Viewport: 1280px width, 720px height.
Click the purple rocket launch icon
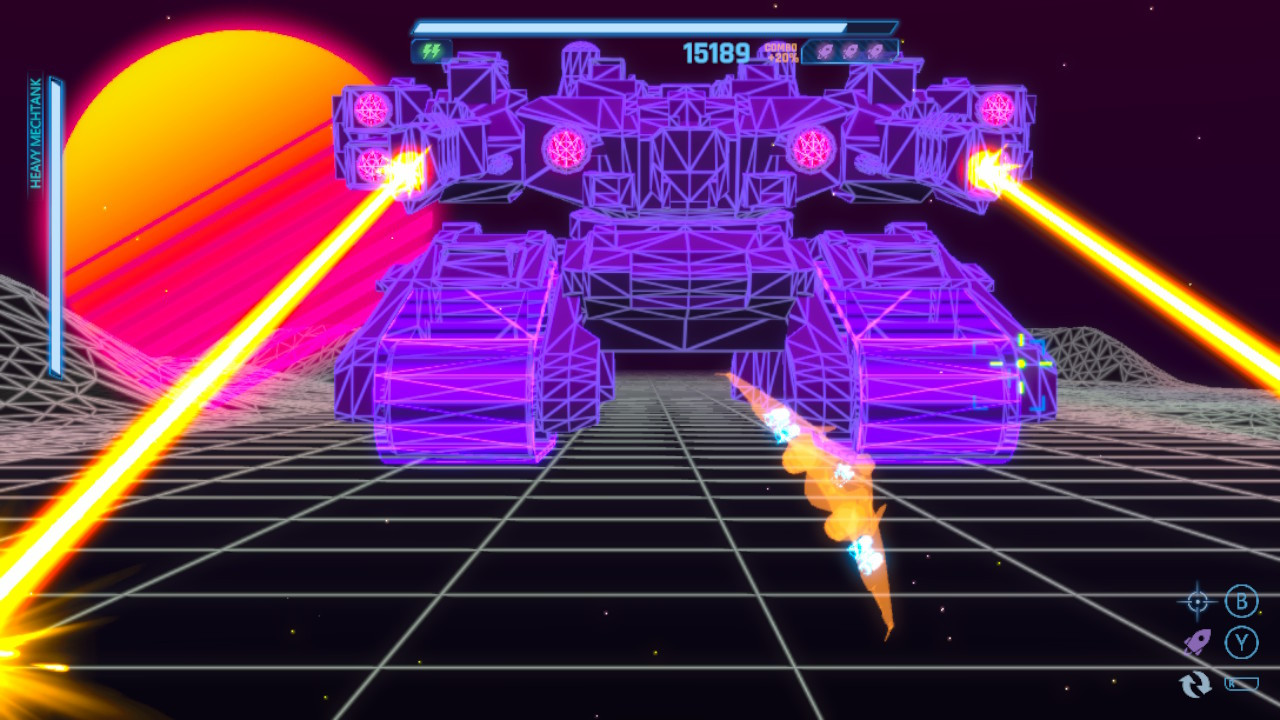[1196, 642]
